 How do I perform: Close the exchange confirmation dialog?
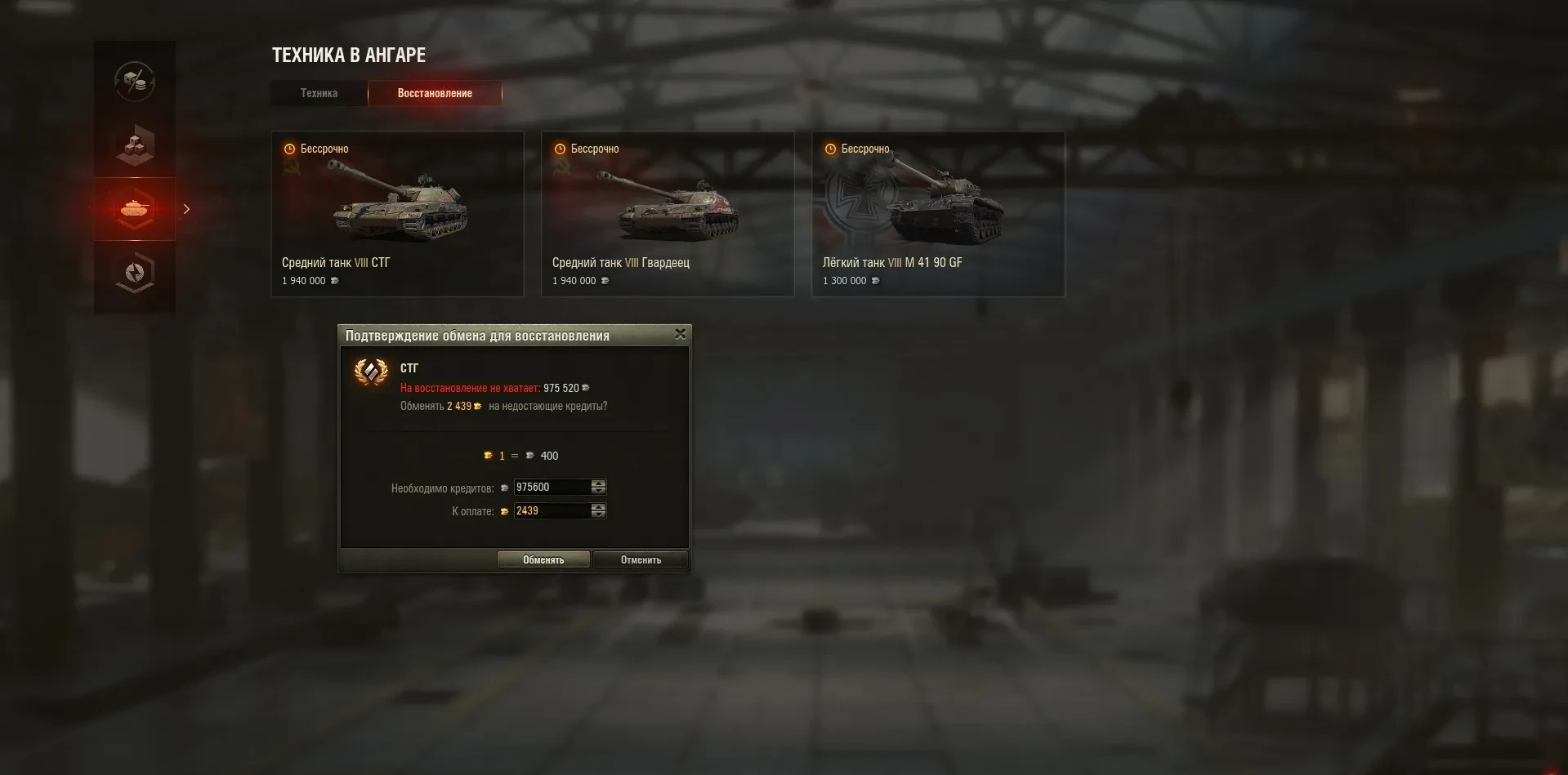click(x=680, y=334)
